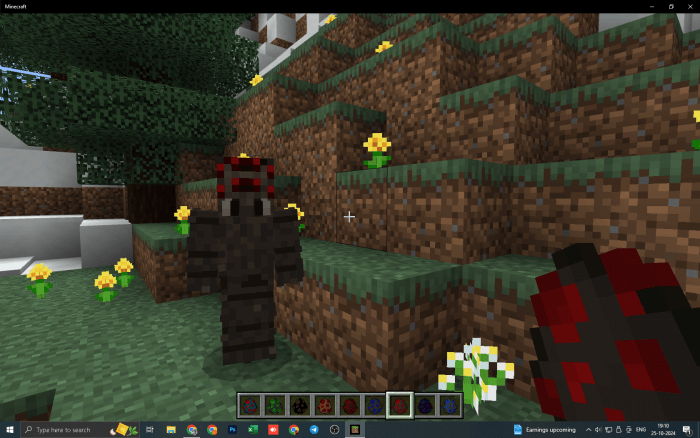Choose the tan red-spotted spawn egg slot

(324, 406)
